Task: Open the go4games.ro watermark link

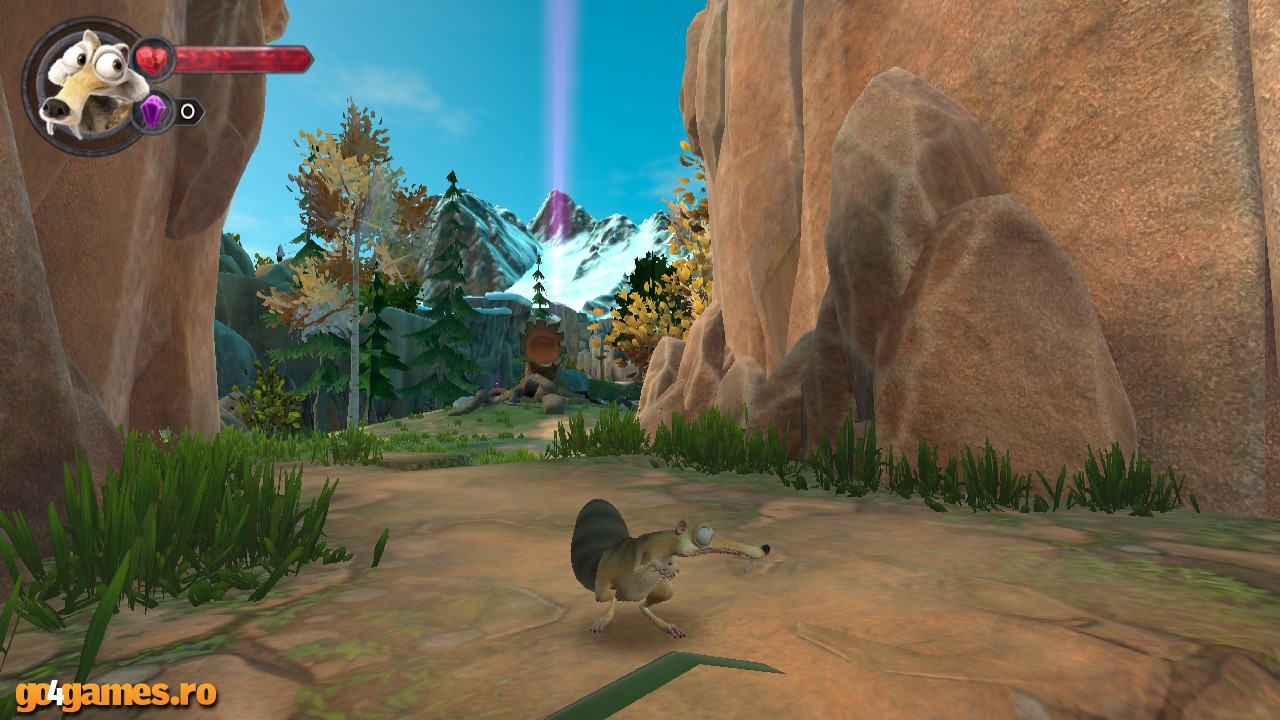Action: (115, 692)
